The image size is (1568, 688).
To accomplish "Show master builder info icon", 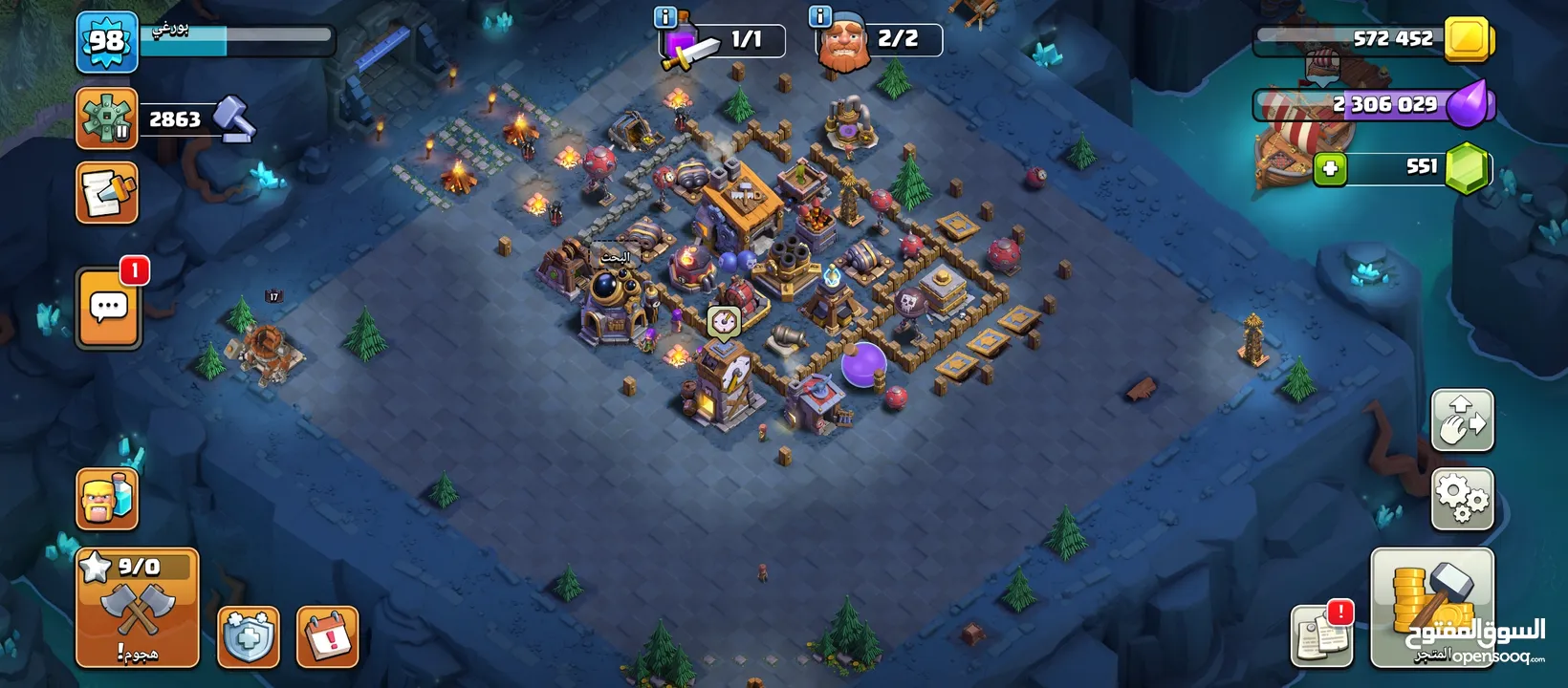I will (x=820, y=16).
